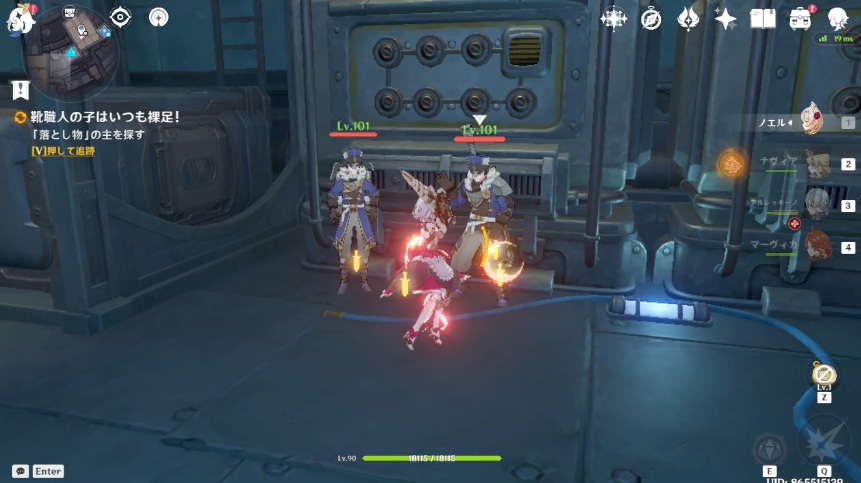Switch to the third party member アルレッキーノ
Screen dimensions: 861x483
tap(812, 205)
